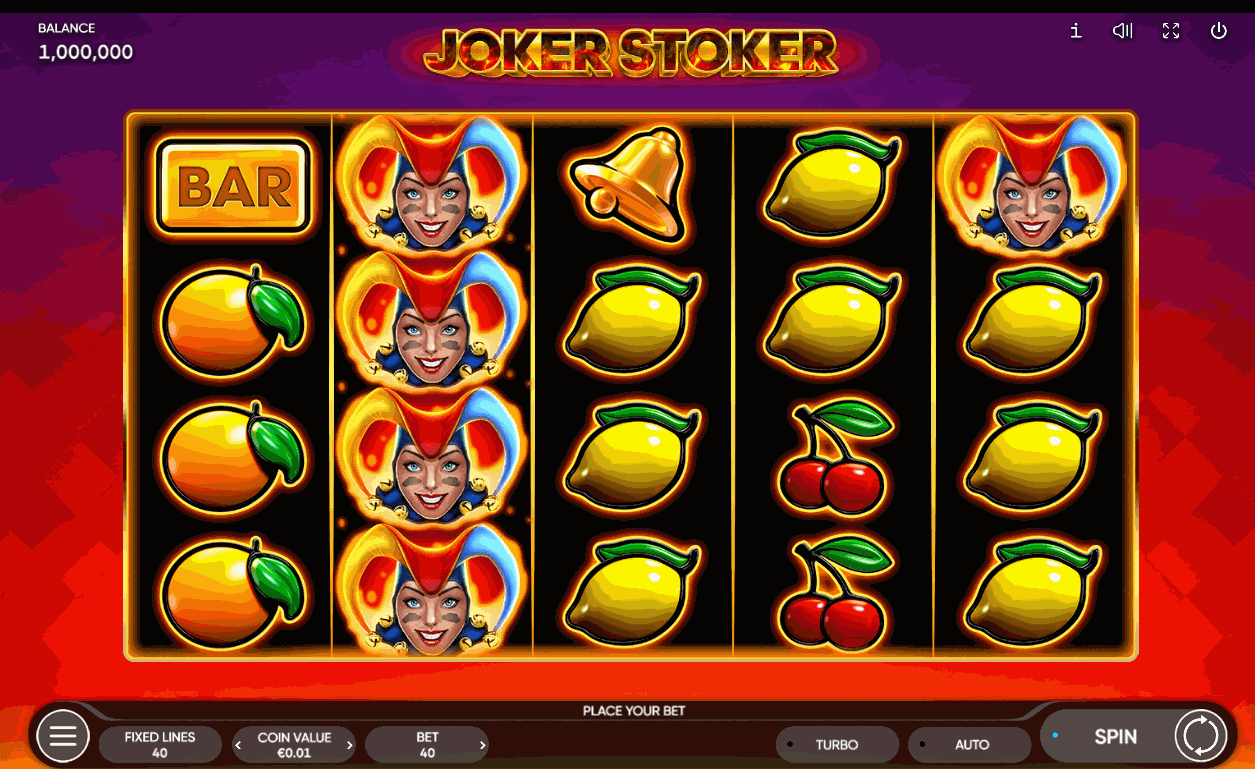Enable TURBO mode
Viewport: 1255px width, 769px height.
[837, 745]
